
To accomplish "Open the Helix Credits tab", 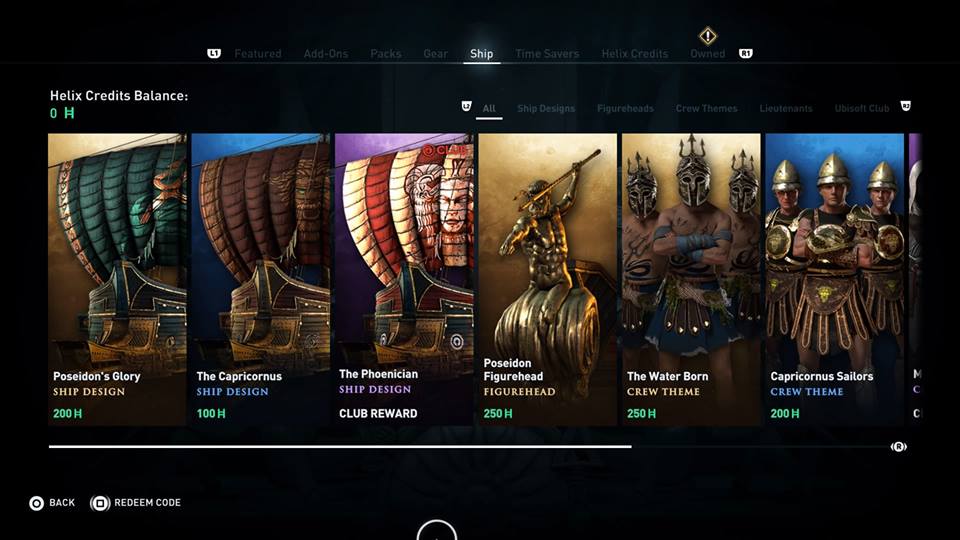I will [x=634, y=54].
